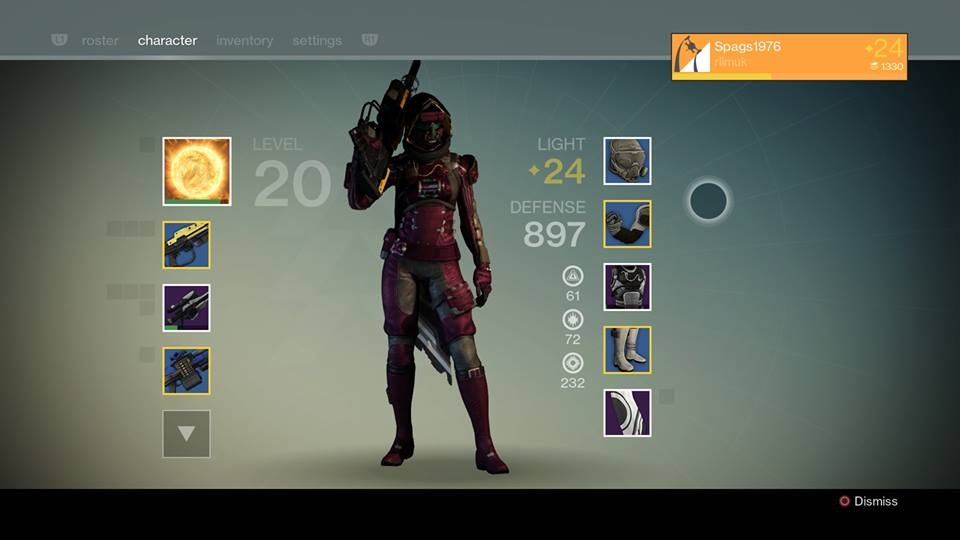Select the chest armor slot

[x=627, y=287]
